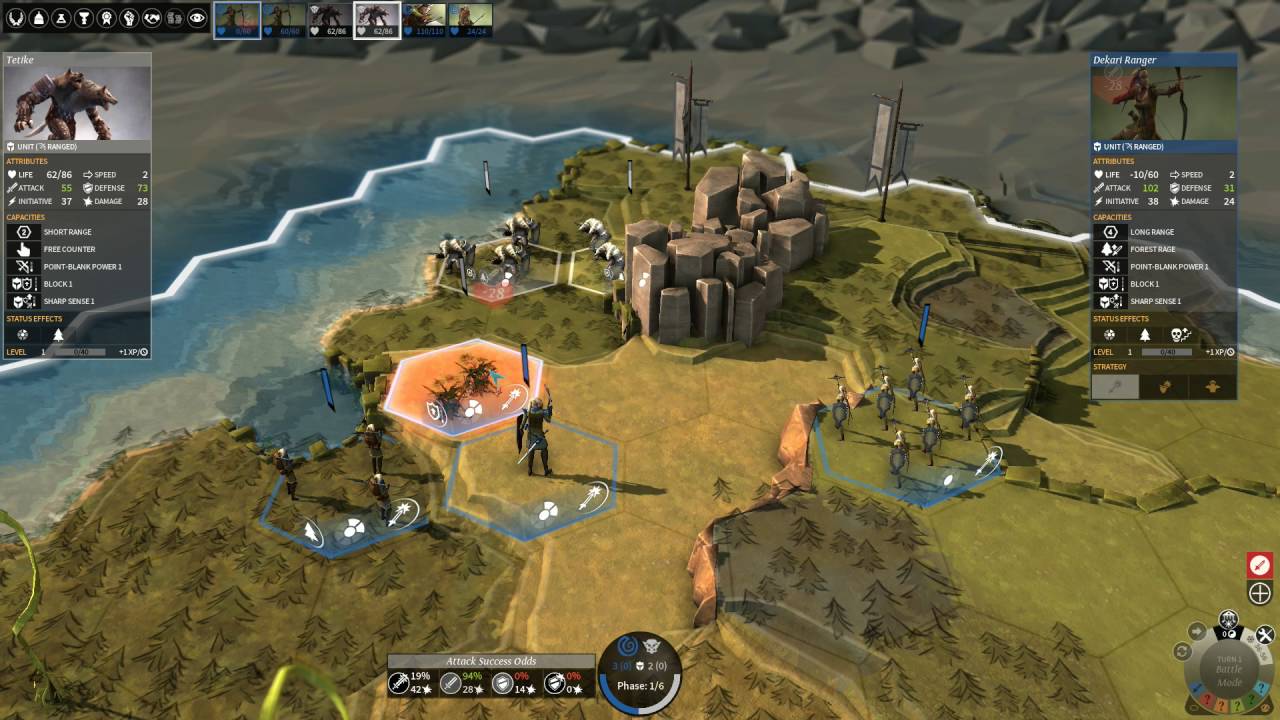Click the Dekari Ranger portrait in target panel
This screenshot has width=1280, height=720.
point(1163,104)
